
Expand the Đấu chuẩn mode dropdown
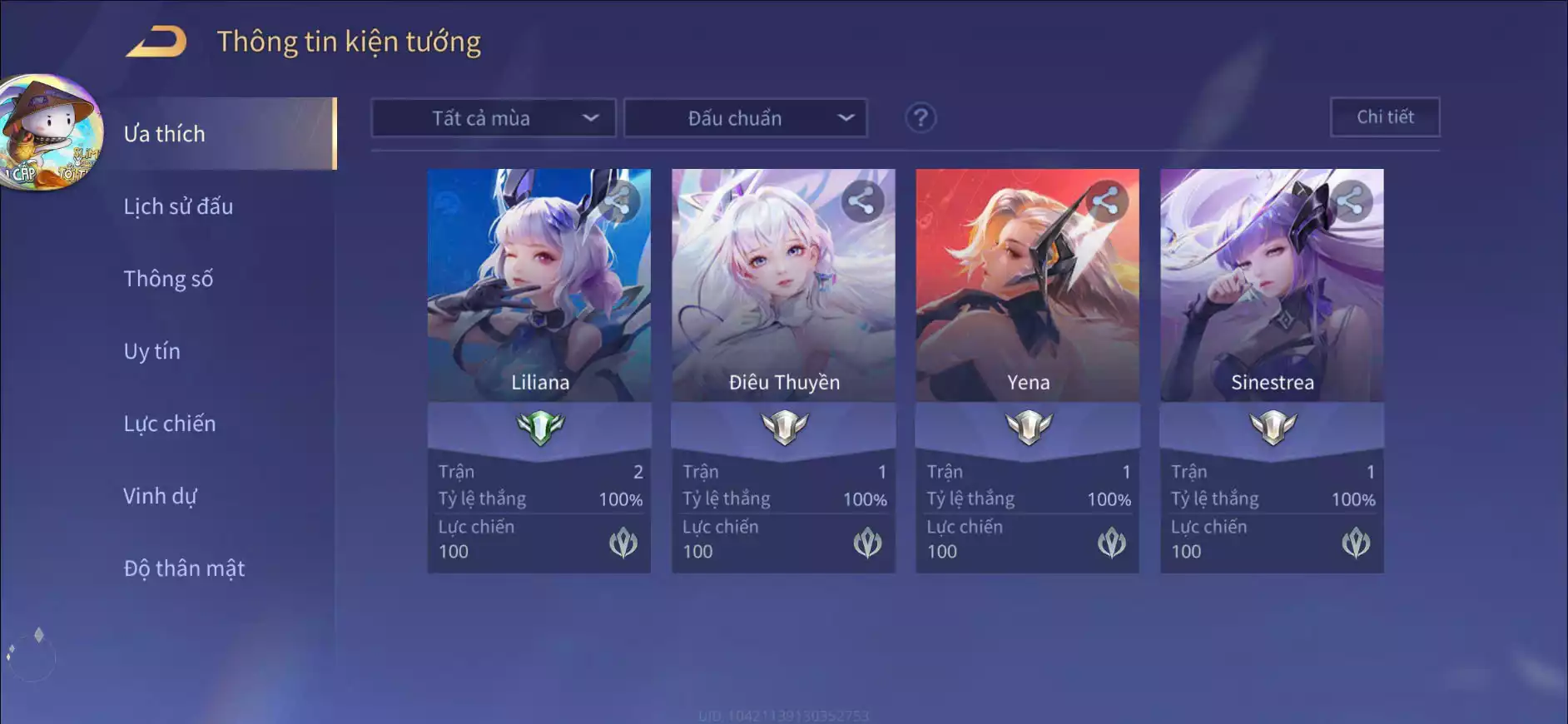pyautogui.click(x=745, y=118)
